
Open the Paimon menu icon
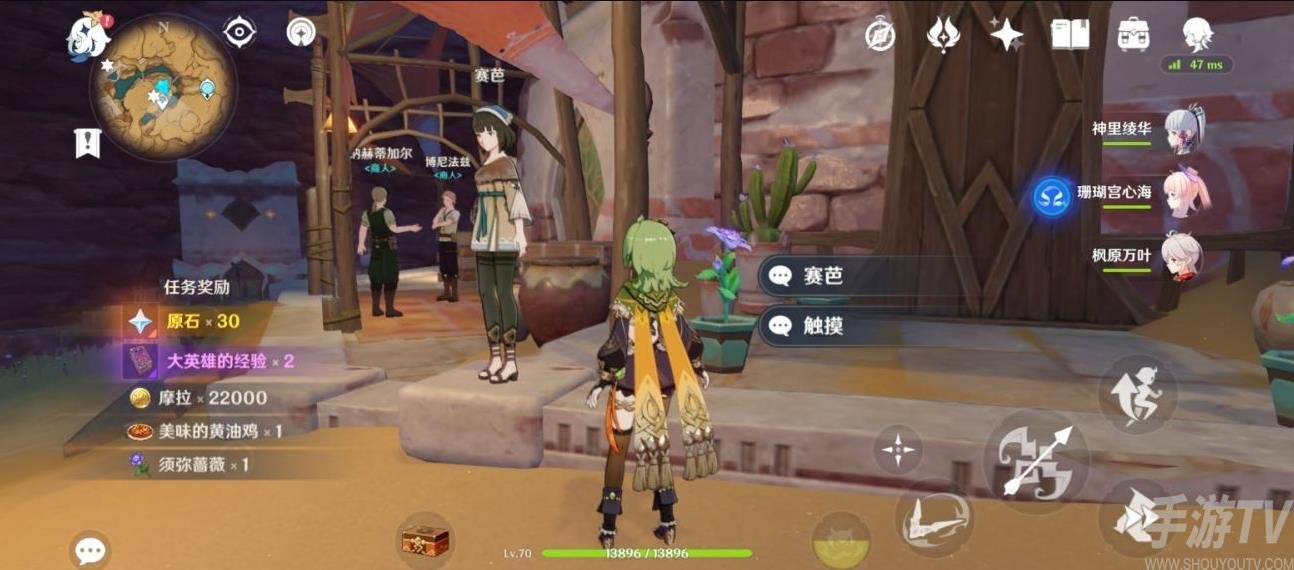coord(89,37)
